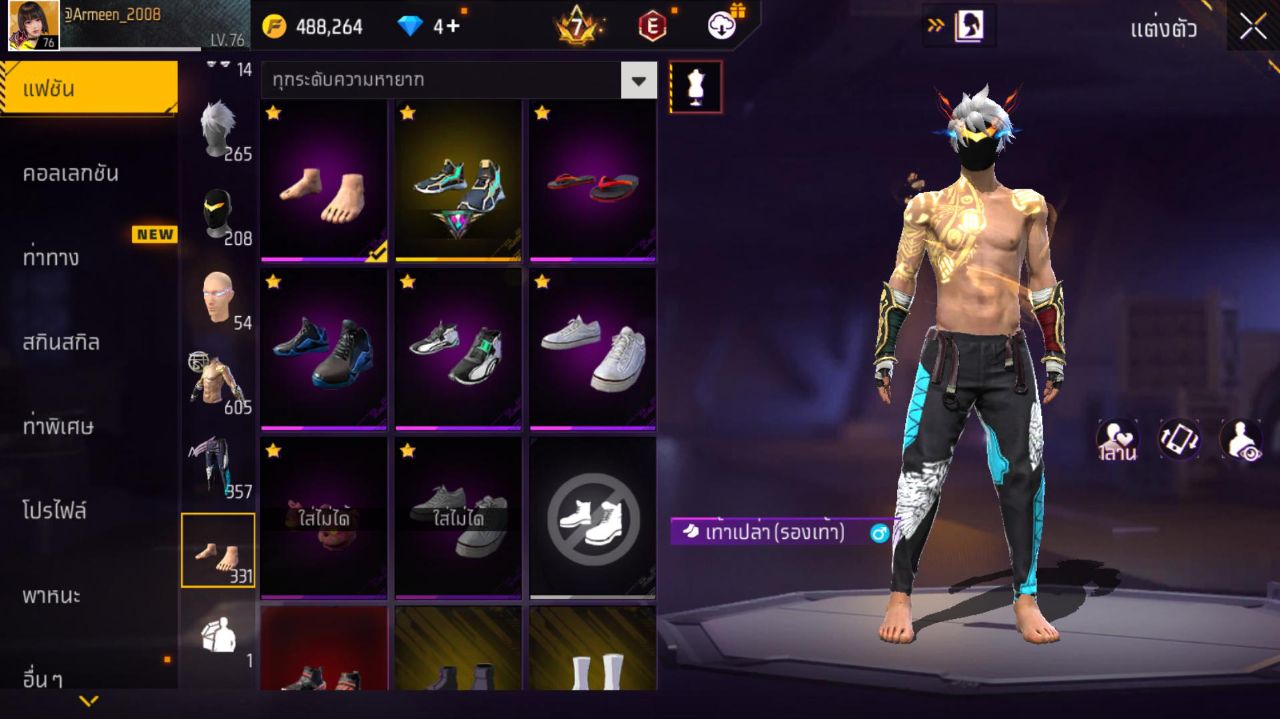Viewport: 1280px width, 719px height.
Task: Switch to the พาหนะ vehicles section
Action: pos(52,596)
